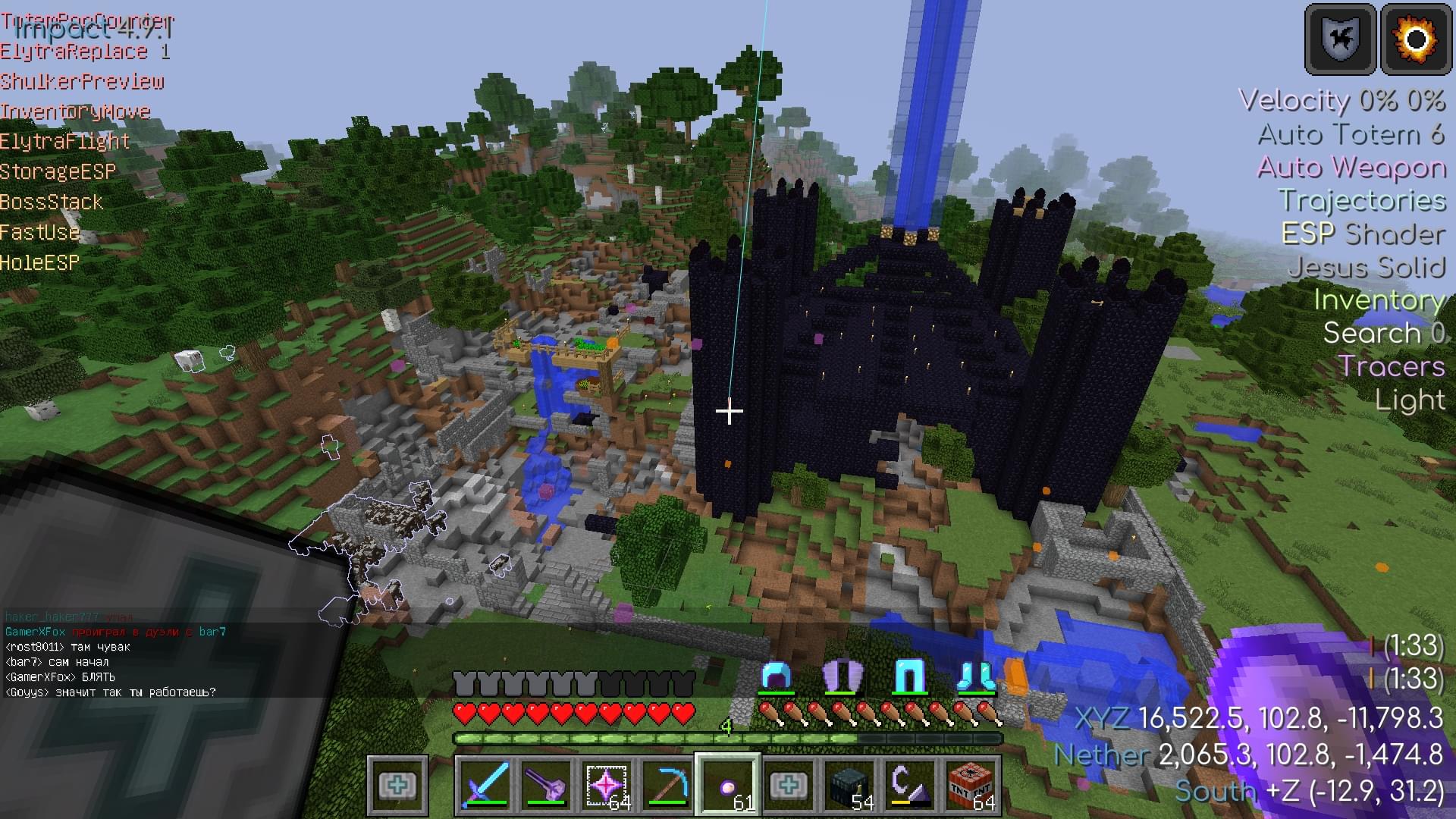Viewport: 1456px width, 819px height.
Task: Click the purple chestplate armor icon
Action: point(843,676)
